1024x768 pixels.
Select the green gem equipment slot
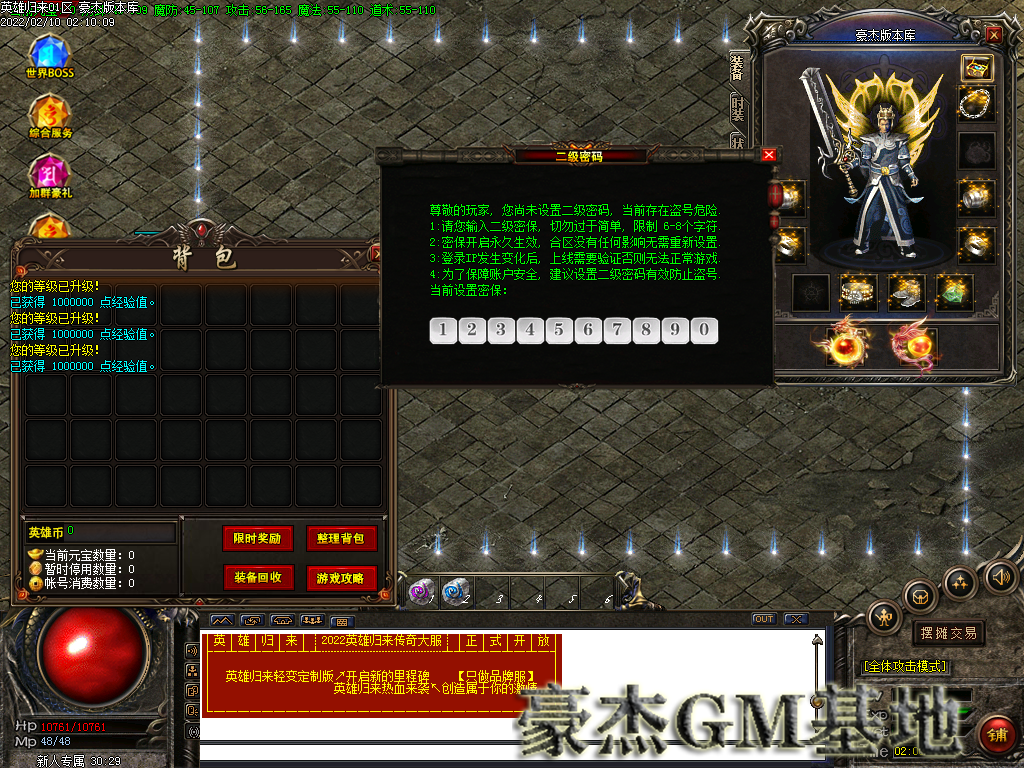pyautogui.click(x=954, y=291)
